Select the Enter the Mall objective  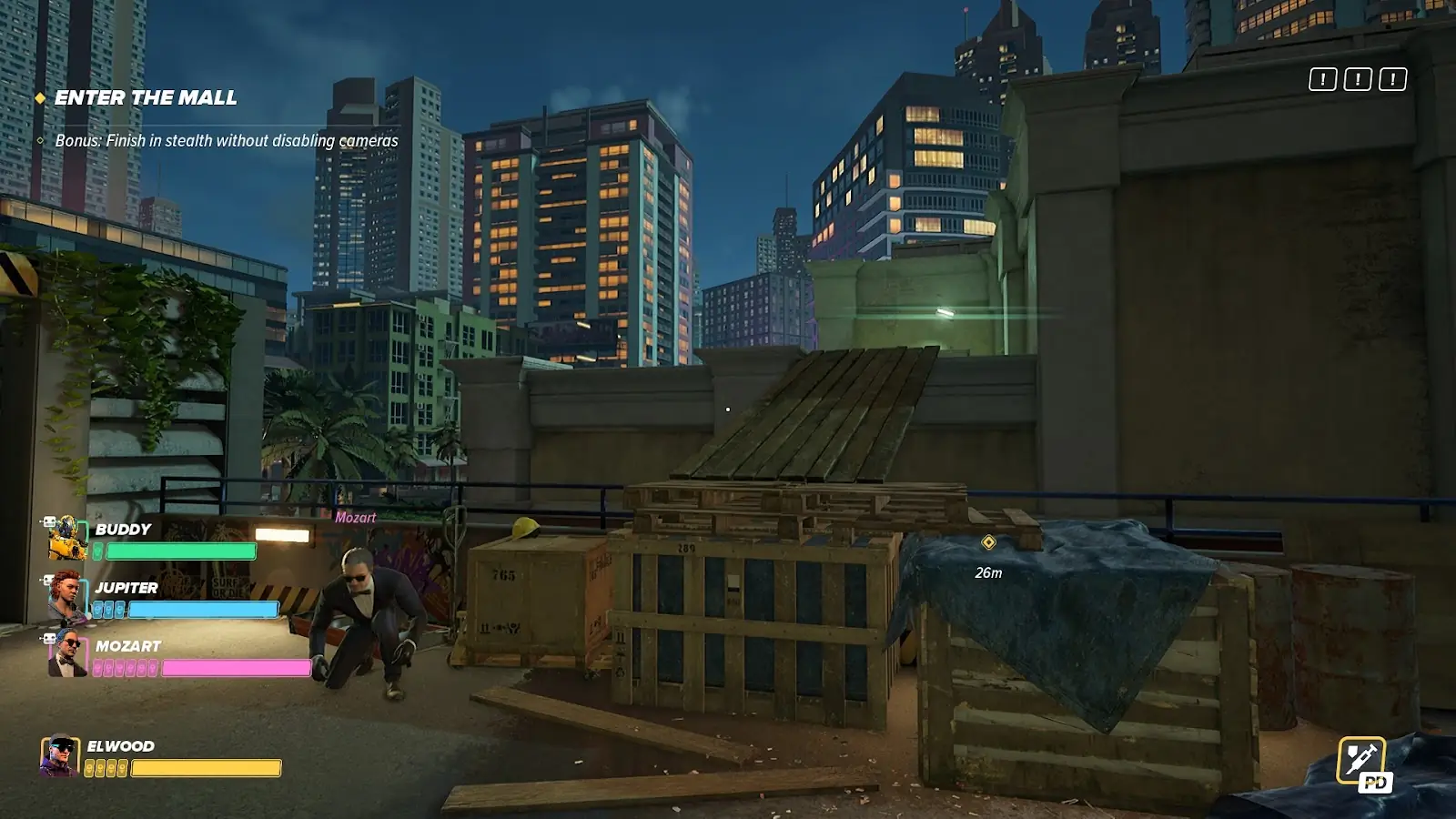146,98
